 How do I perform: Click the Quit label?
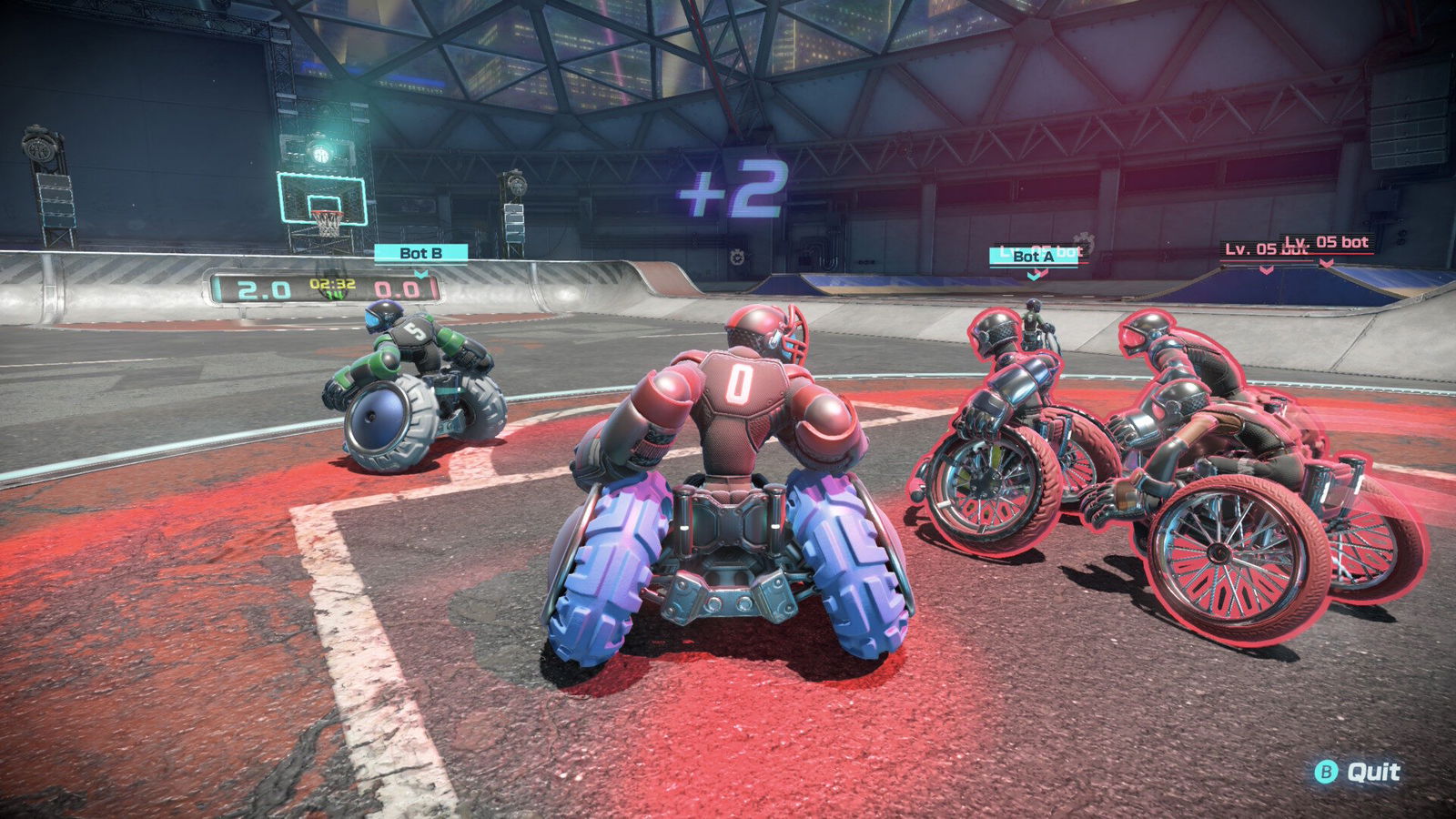tap(1372, 772)
